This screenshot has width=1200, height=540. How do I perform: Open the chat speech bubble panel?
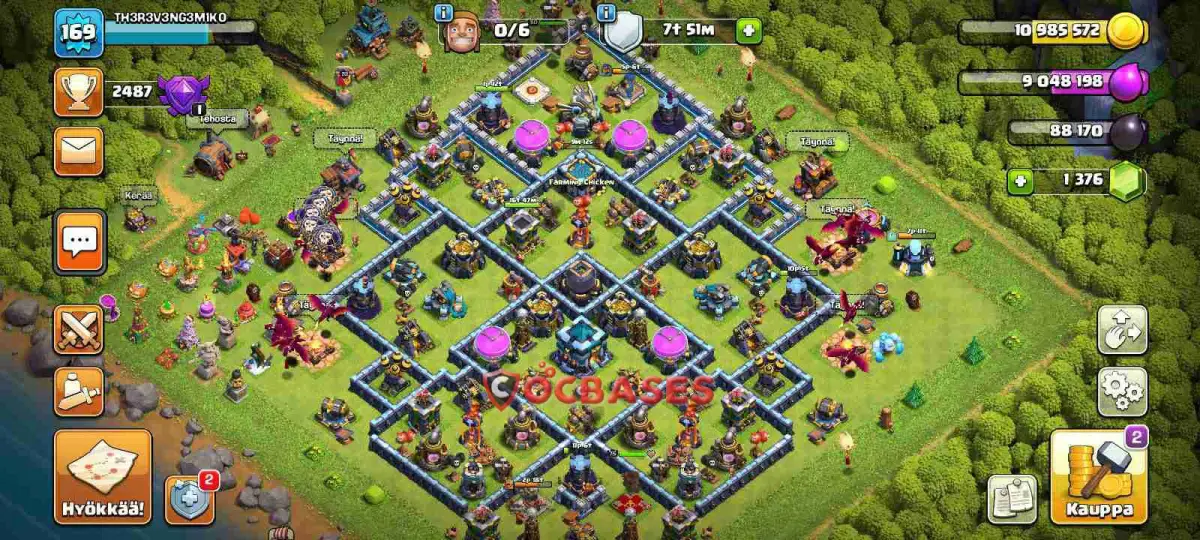click(79, 241)
